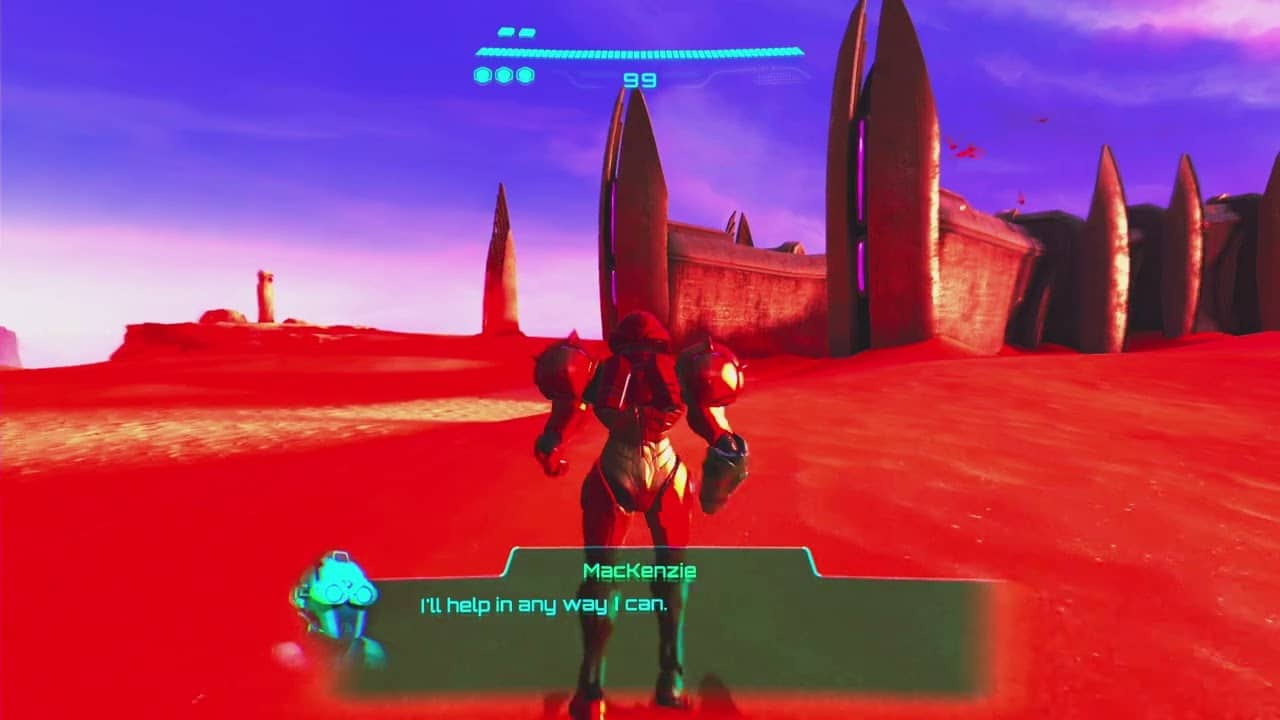Select the first hexagonal energy tank icon
This screenshot has width=1280, height=720.
(485, 73)
